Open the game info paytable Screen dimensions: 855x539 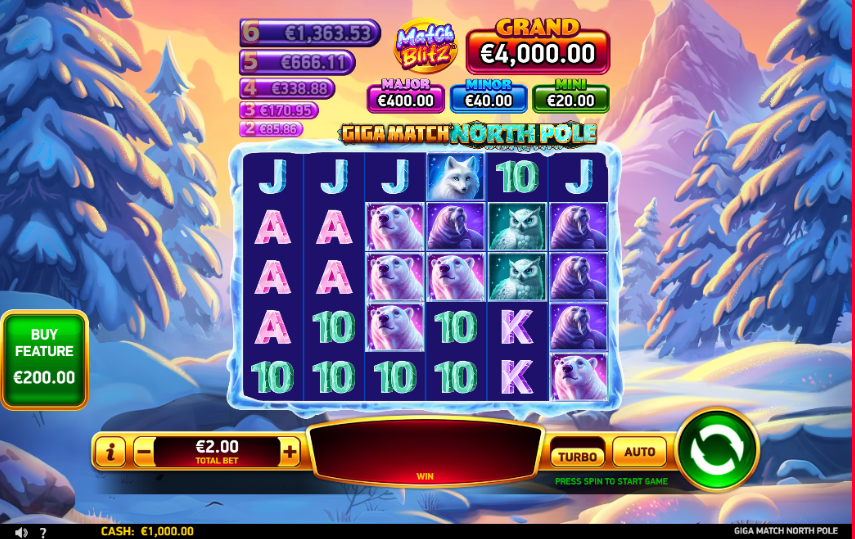click(110, 452)
